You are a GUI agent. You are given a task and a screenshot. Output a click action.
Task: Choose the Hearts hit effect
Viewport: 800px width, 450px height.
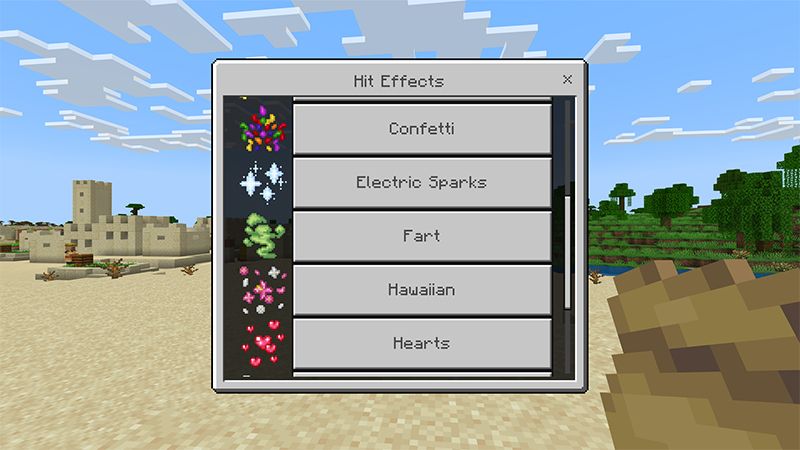pos(421,343)
